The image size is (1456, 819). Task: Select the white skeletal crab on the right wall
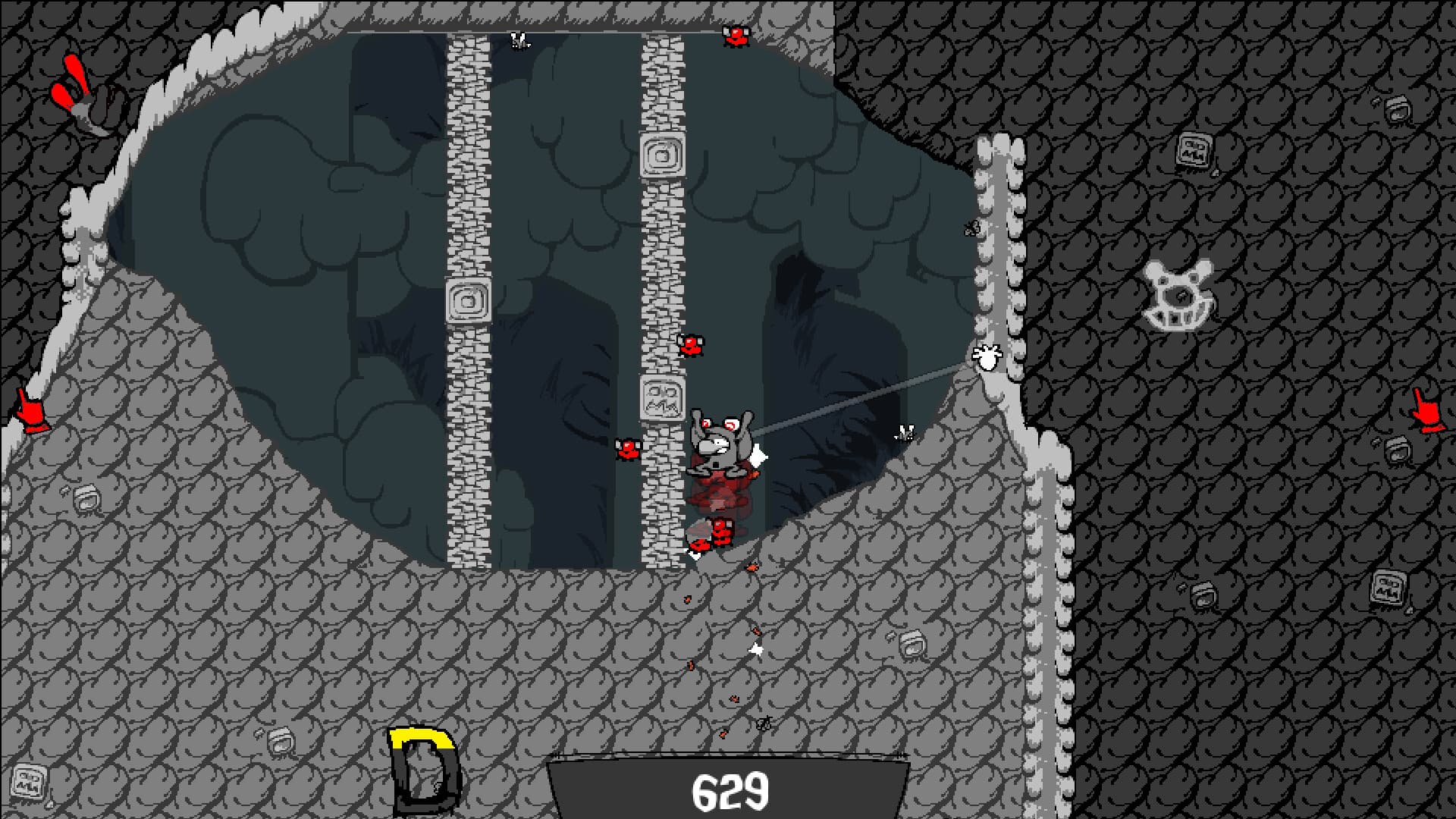[x=1179, y=296]
